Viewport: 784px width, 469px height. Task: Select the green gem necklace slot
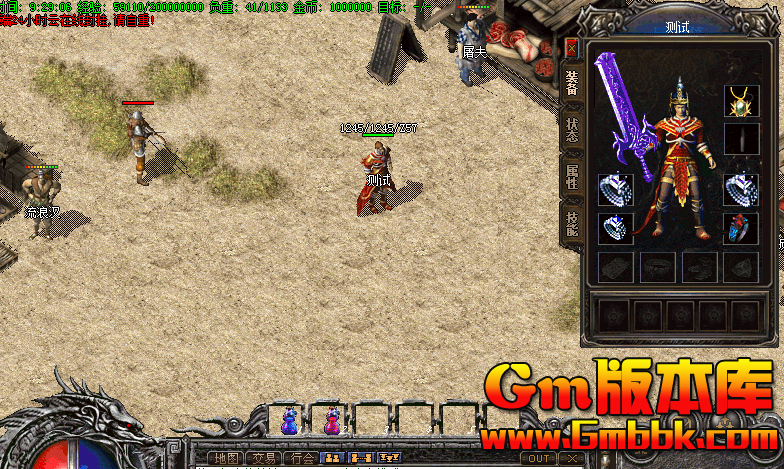[x=741, y=100]
